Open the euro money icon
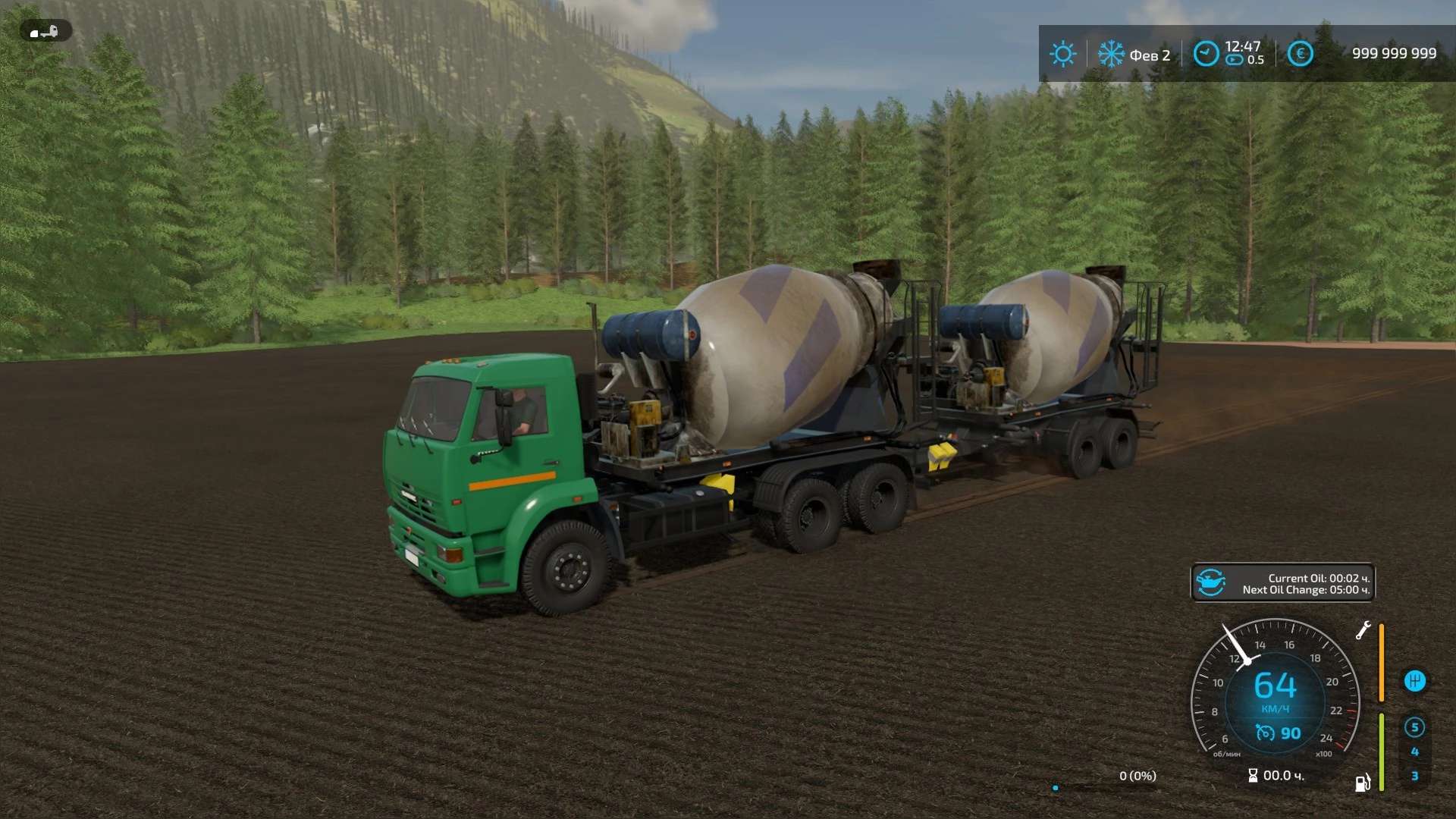 [x=1300, y=54]
